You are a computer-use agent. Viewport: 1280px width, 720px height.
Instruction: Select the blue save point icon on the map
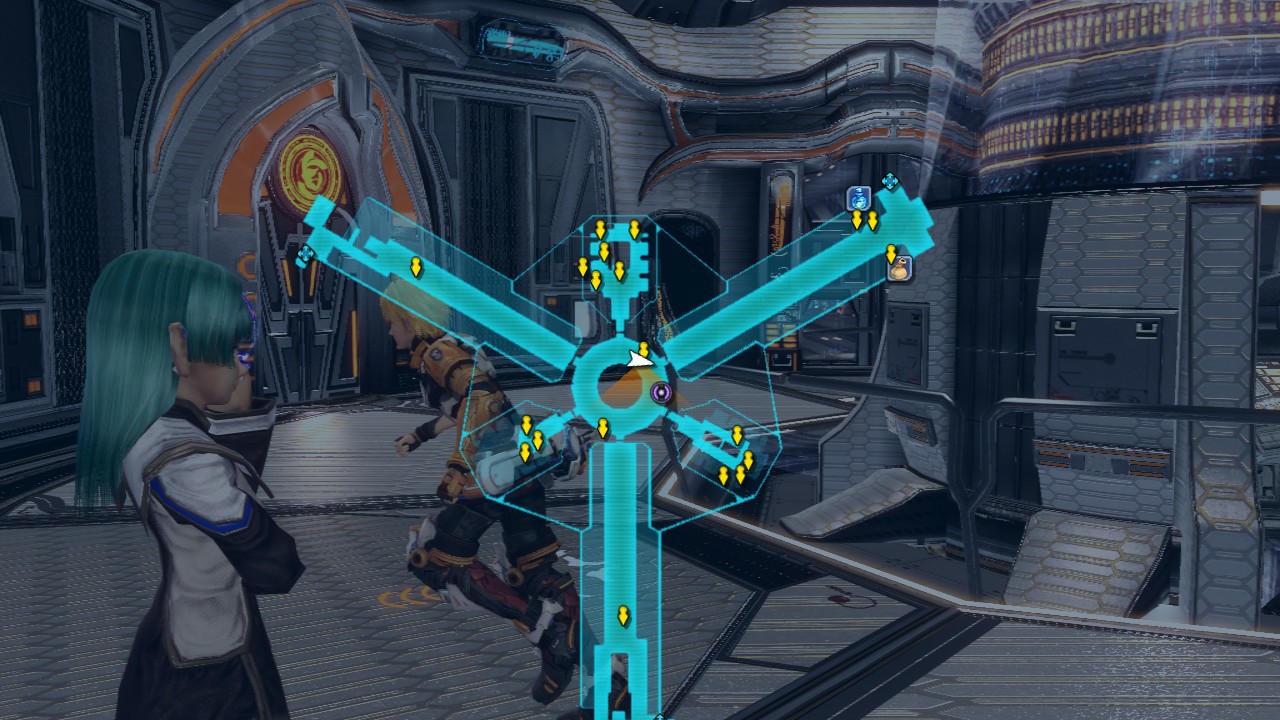(x=858, y=198)
